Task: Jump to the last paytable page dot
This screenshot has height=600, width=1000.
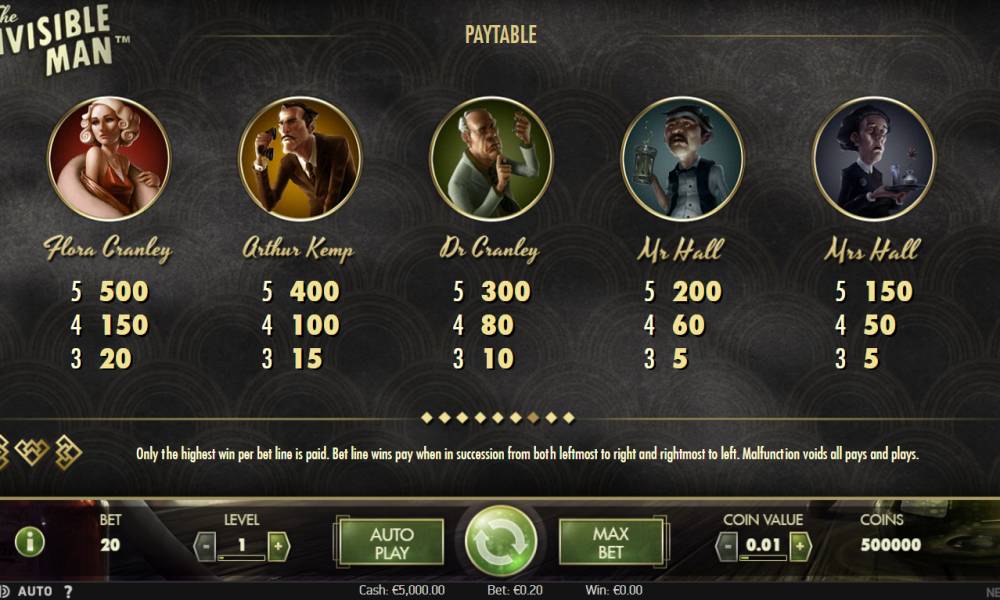Action: [x=570, y=417]
